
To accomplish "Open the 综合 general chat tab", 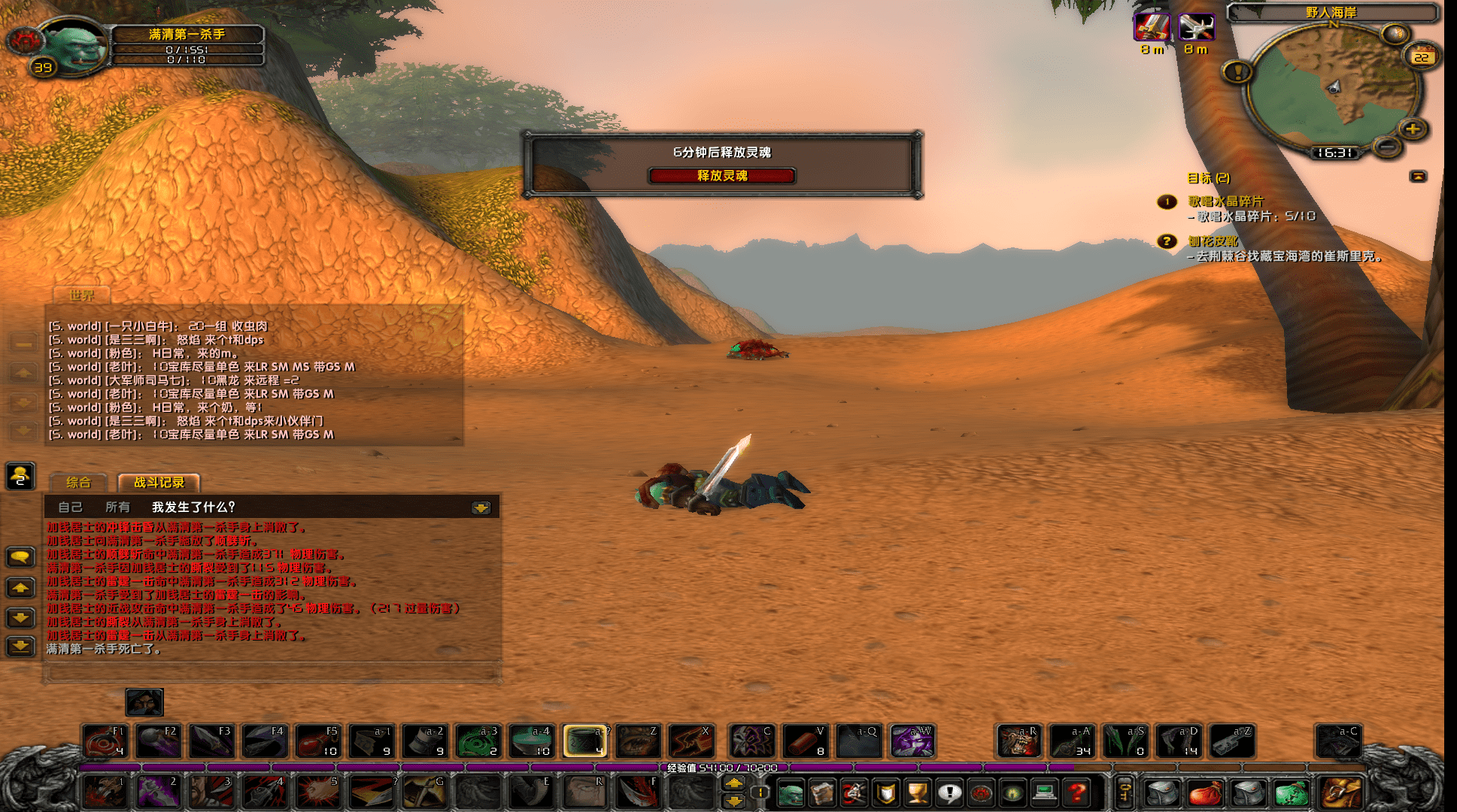I will pos(78,483).
